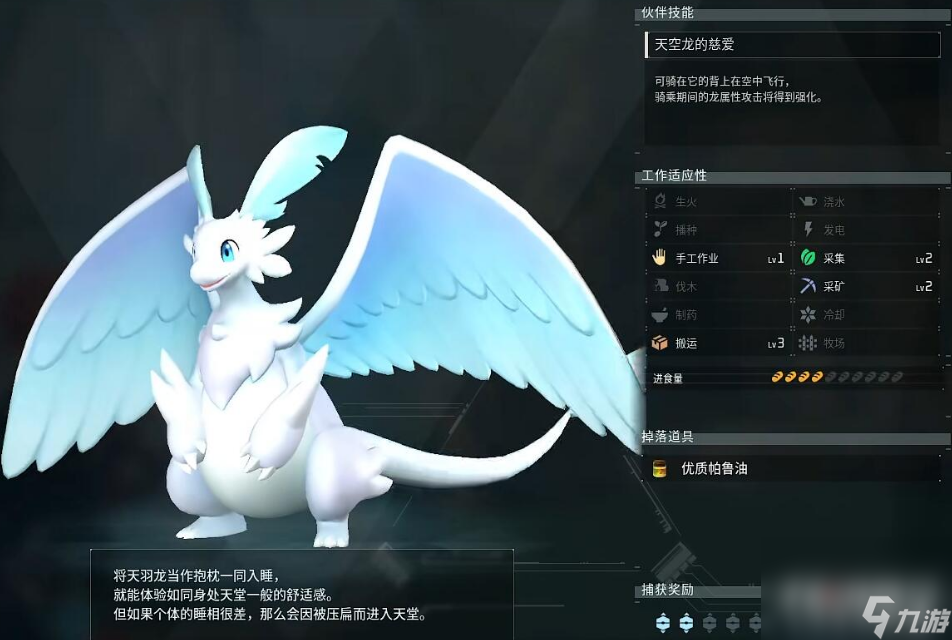Viewport: 952px width, 640px height.
Task: Select the 搬运 work suitability entry
Action: (717, 343)
